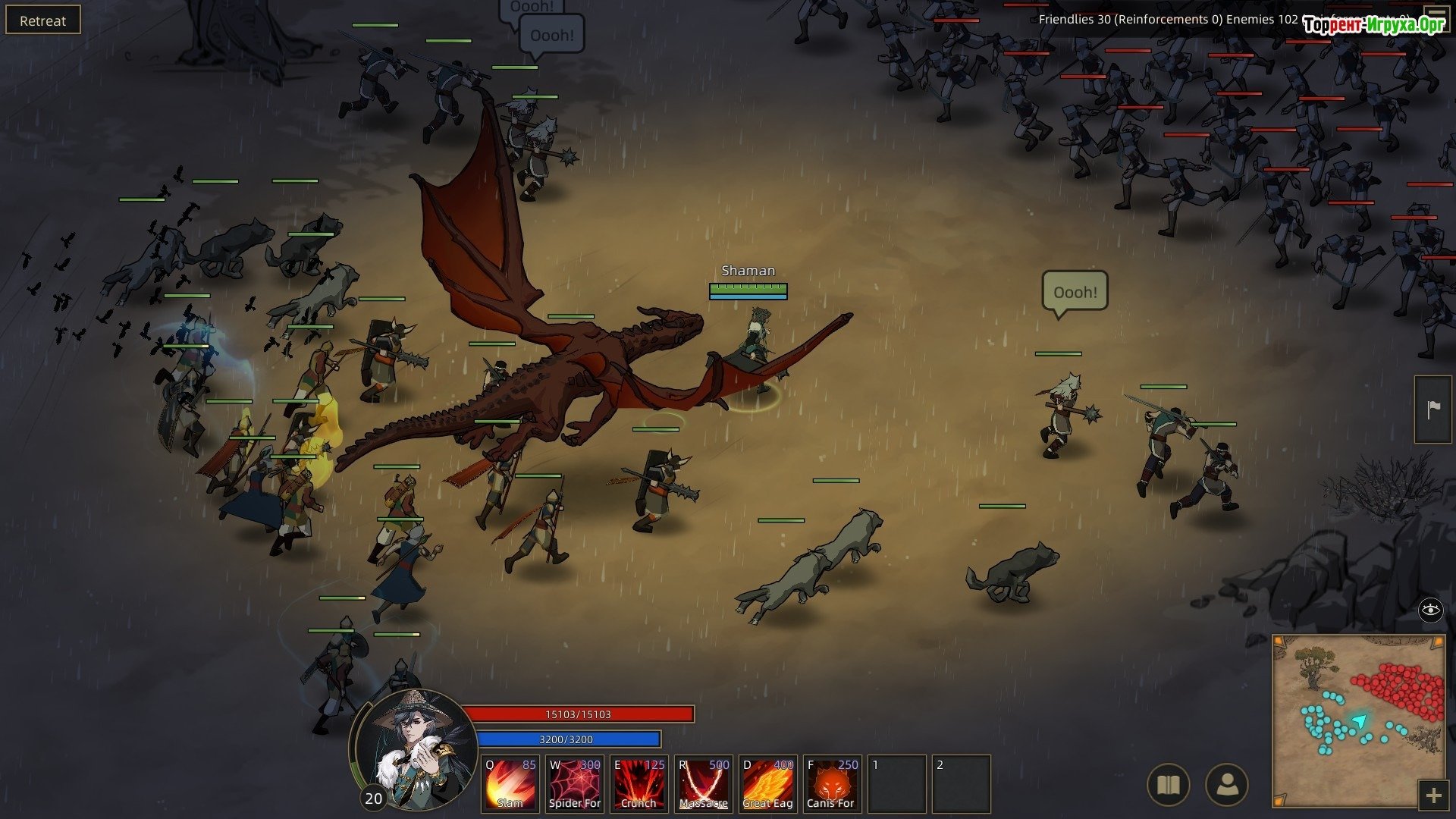Expand the minimap with the plus button
This screenshot has height=819, width=1456.
pyautogui.click(x=1433, y=795)
